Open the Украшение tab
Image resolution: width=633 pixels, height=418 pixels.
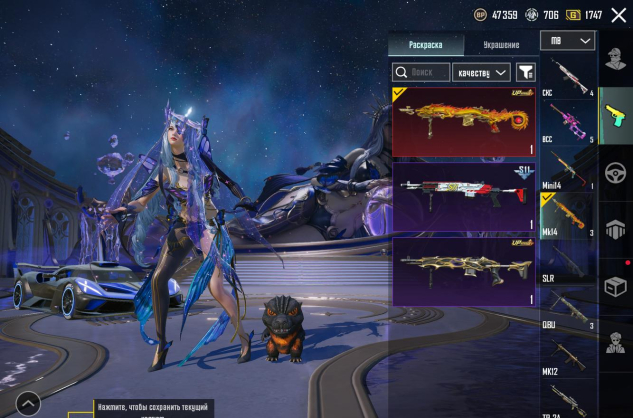coord(501,45)
